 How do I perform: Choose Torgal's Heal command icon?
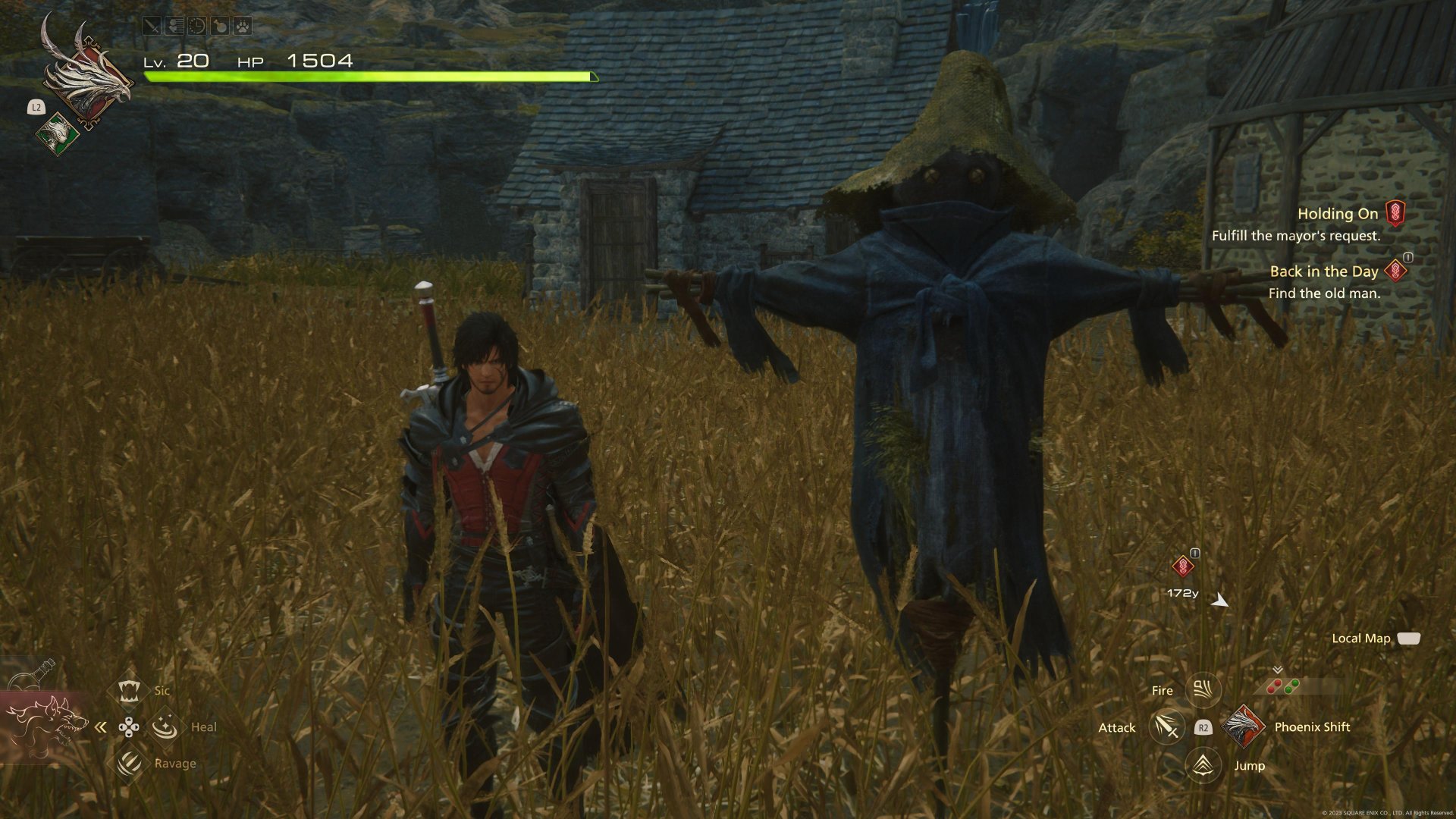pos(165,726)
